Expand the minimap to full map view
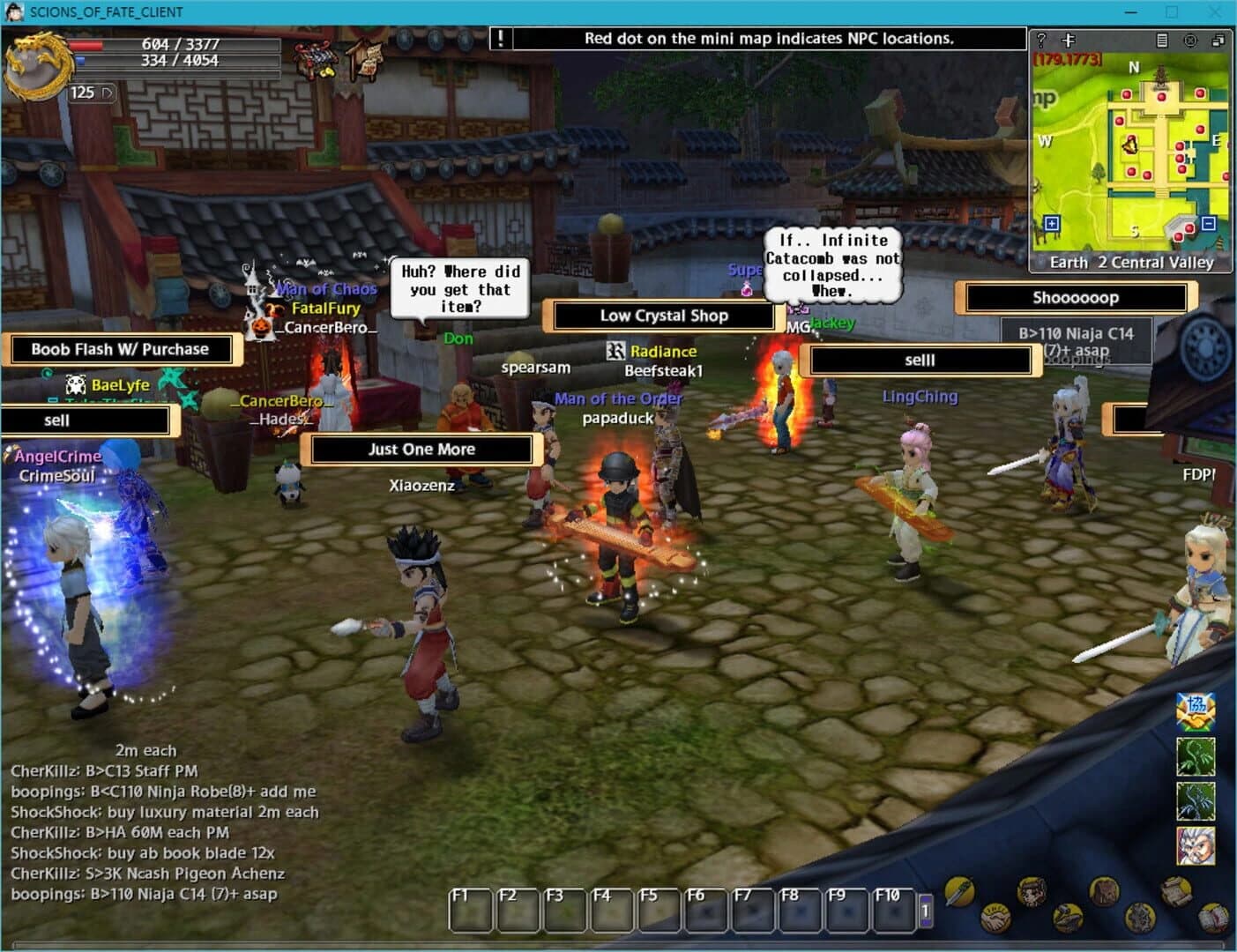1237x952 pixels. pos(1050,224)
